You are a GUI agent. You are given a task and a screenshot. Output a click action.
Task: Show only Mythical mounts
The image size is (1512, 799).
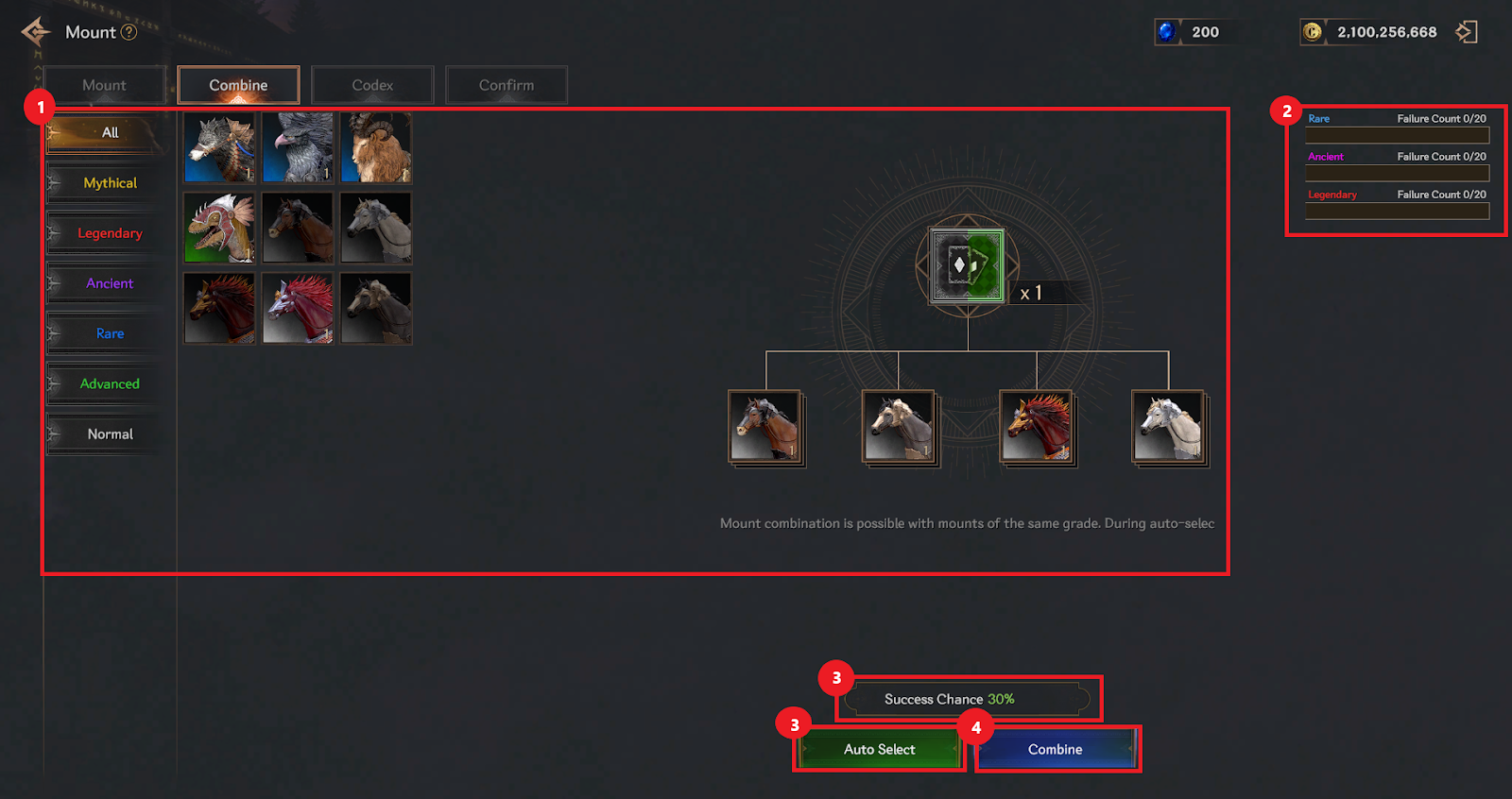(x=110, y=183)
